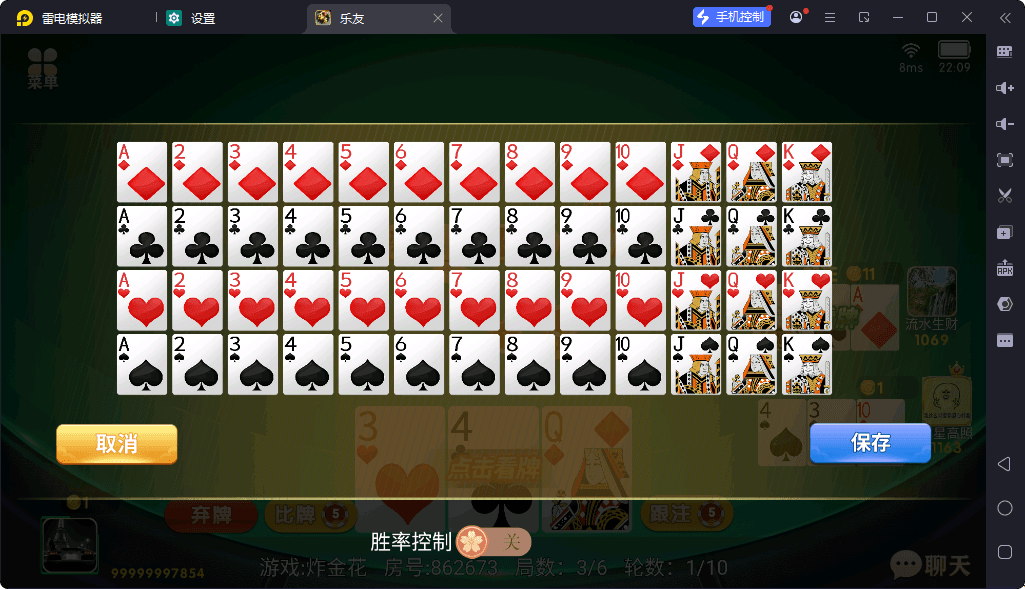Screen dimensions: 1025x589
Task: Pick the Jack of clubs card
Action: pos(696,236)
